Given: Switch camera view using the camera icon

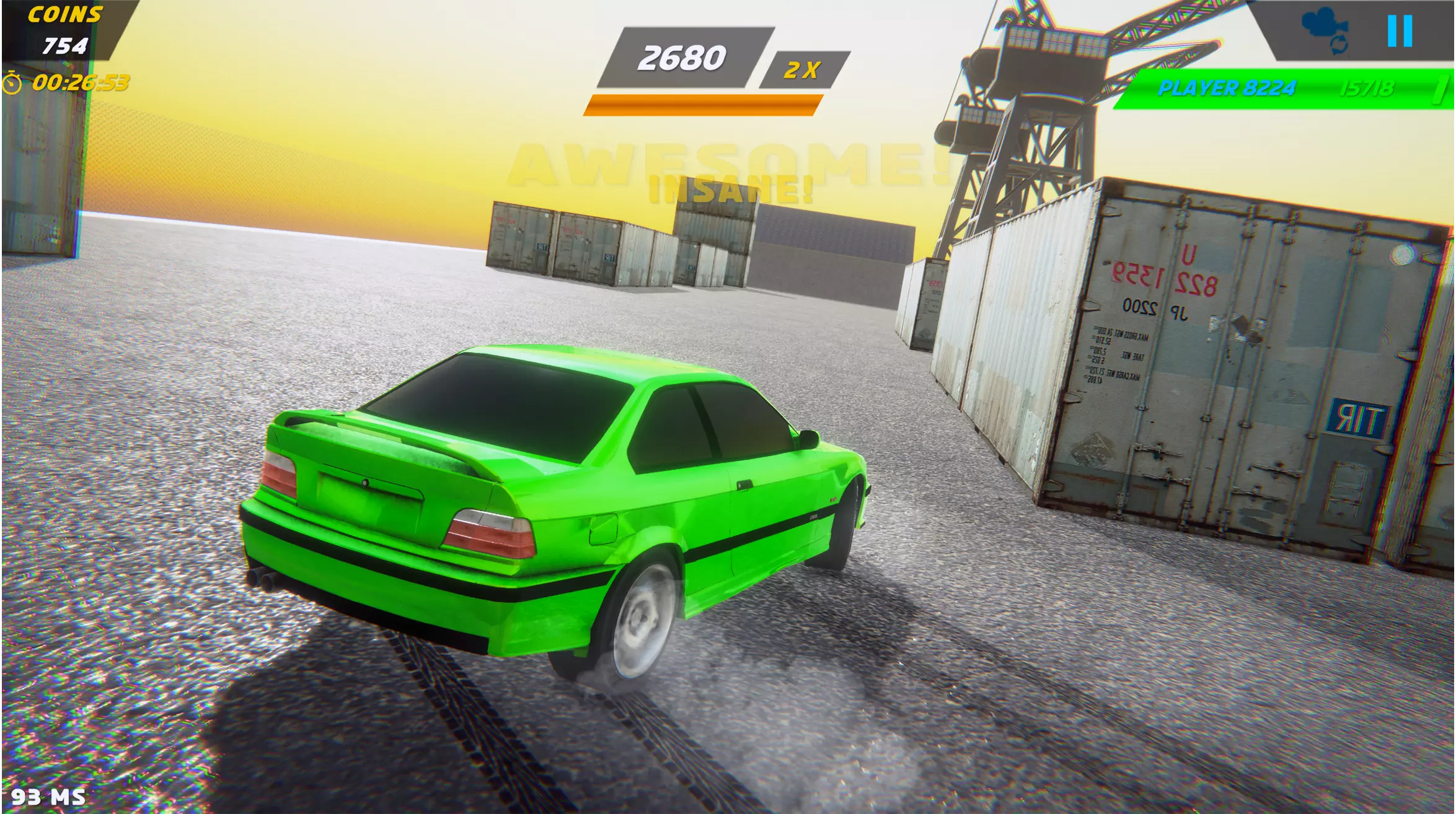Looking at the screenshot, I should click(1326, 29).
